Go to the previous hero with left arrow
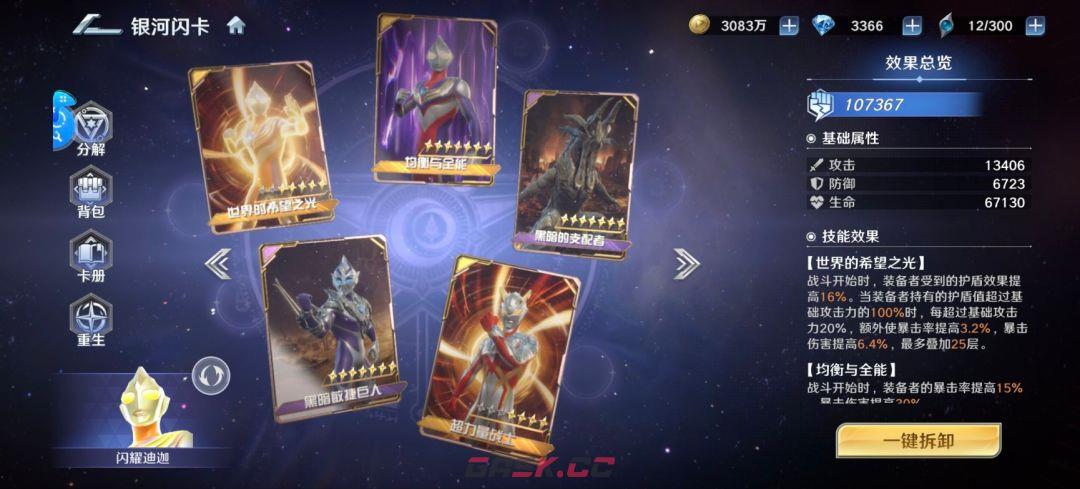Viewport: 1080px width, 489px height. [218, 263]
